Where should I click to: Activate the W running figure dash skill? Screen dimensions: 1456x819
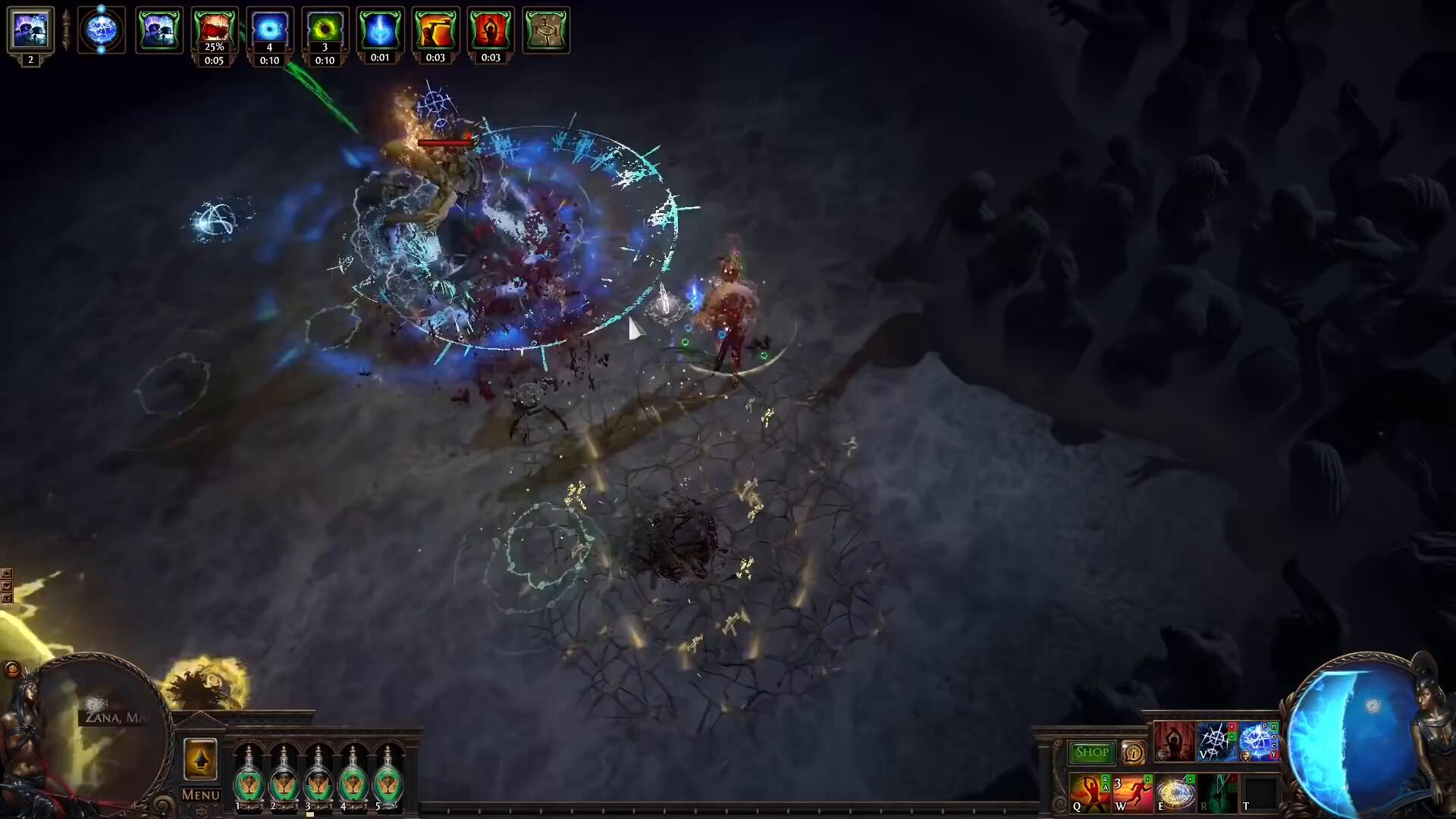point(1131,793)
